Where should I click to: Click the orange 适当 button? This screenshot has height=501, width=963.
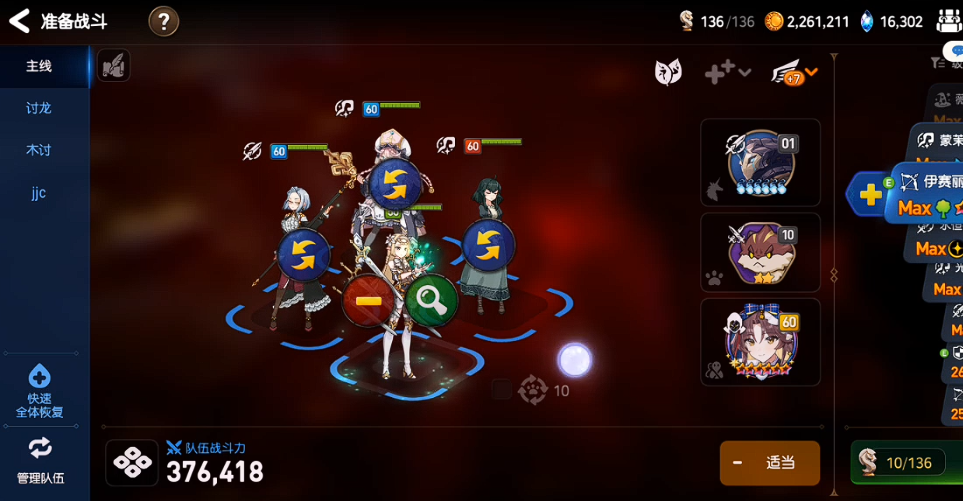click(769, 463)
